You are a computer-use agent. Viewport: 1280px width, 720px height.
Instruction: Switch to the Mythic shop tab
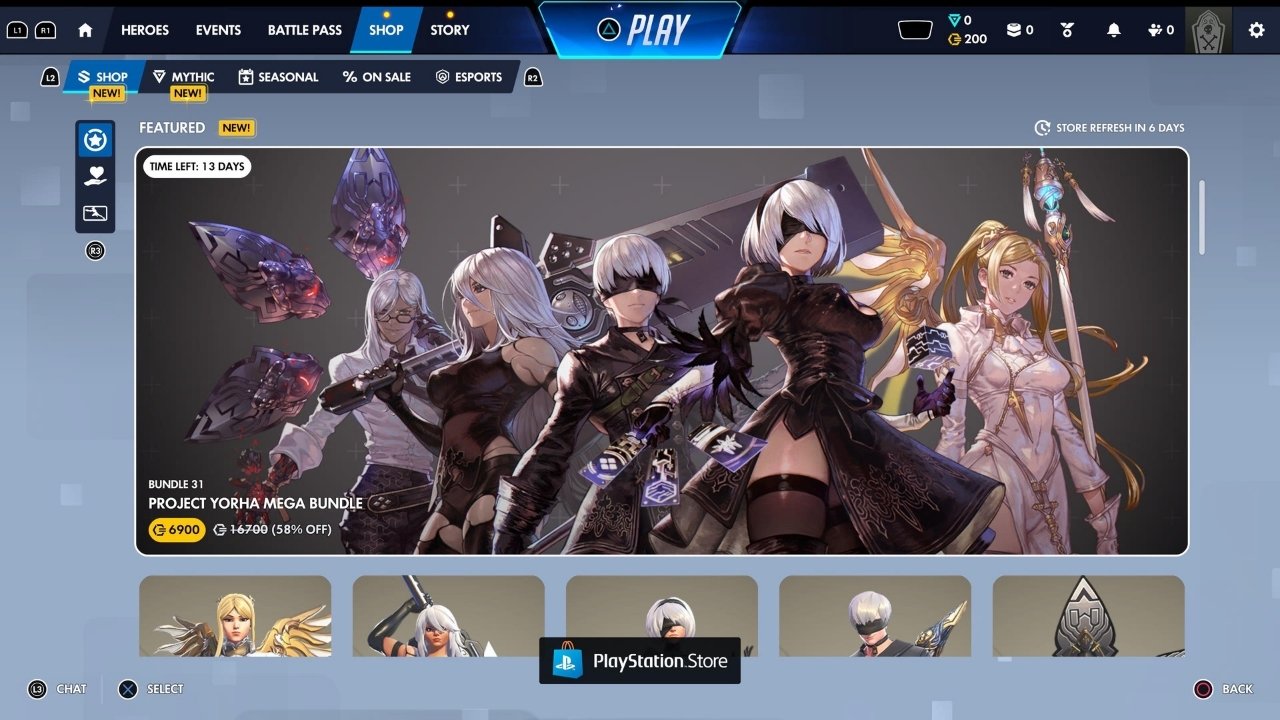(x=183, y=77)
